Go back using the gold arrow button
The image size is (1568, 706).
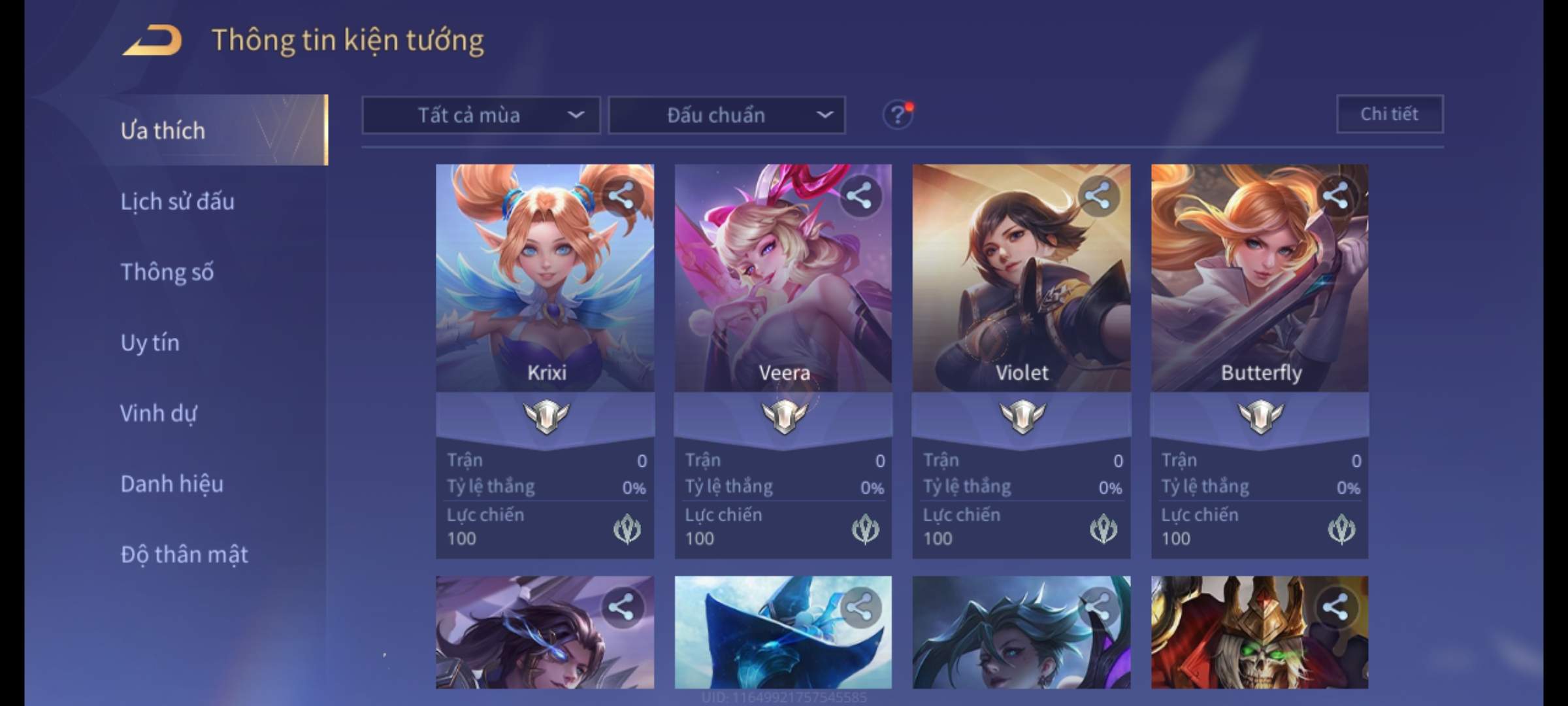tap(152, 41)
